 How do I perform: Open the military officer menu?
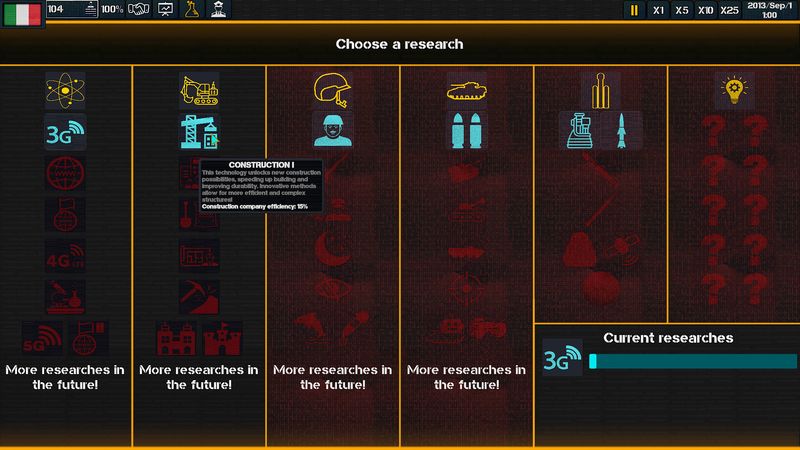[x=217, y=9]
